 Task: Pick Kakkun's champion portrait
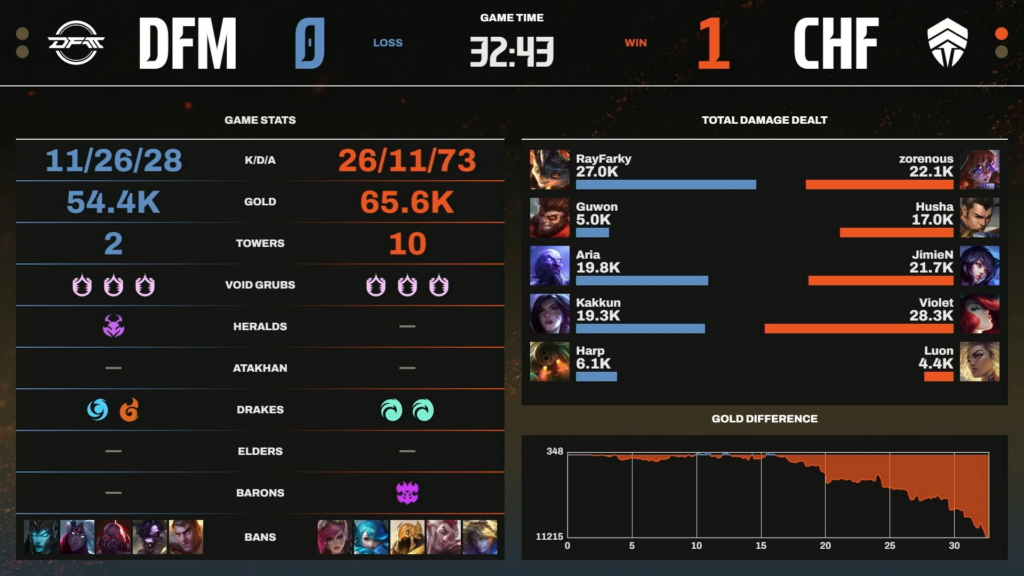pos(550,313)
